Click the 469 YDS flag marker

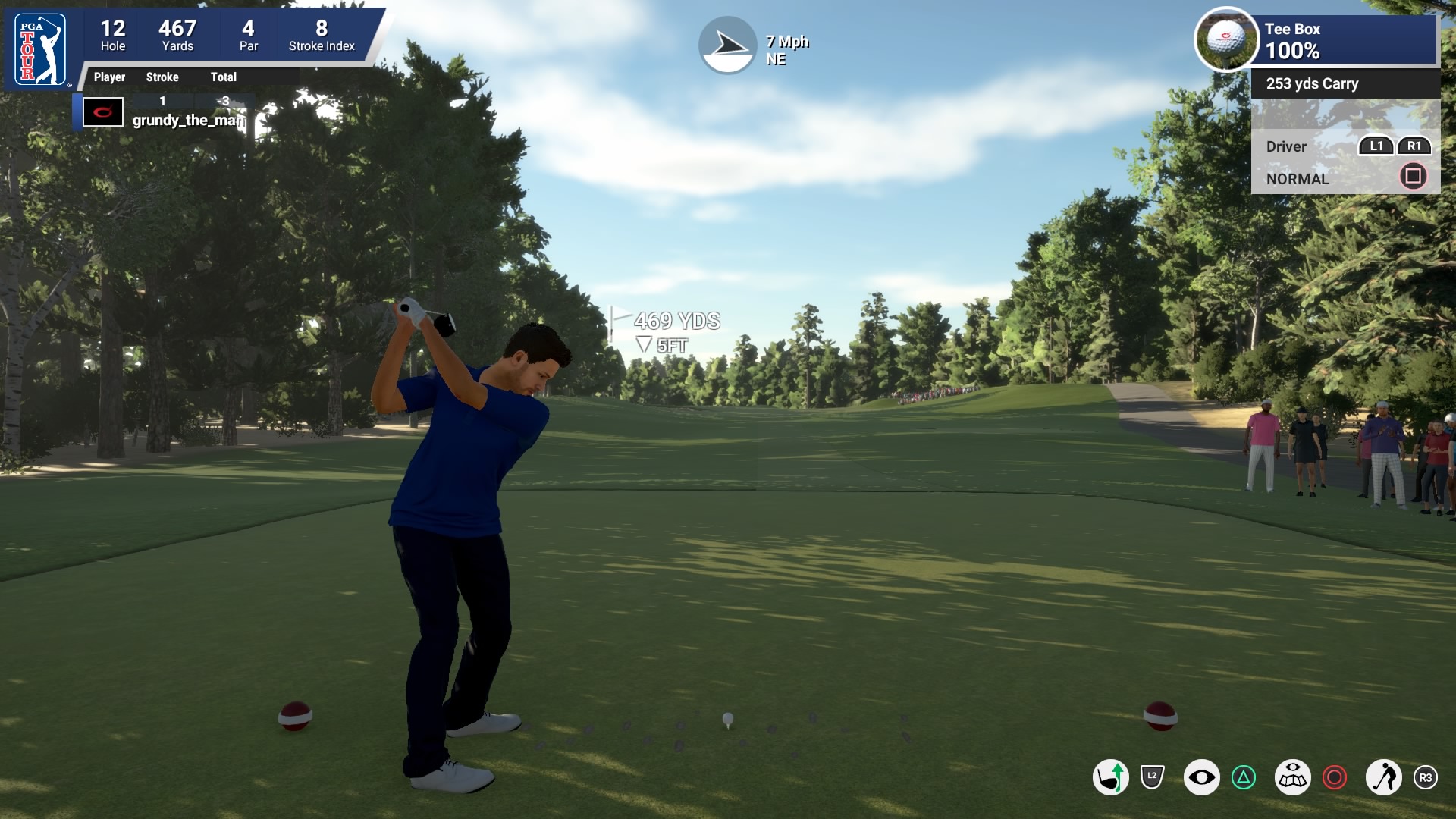pos(667,322)
